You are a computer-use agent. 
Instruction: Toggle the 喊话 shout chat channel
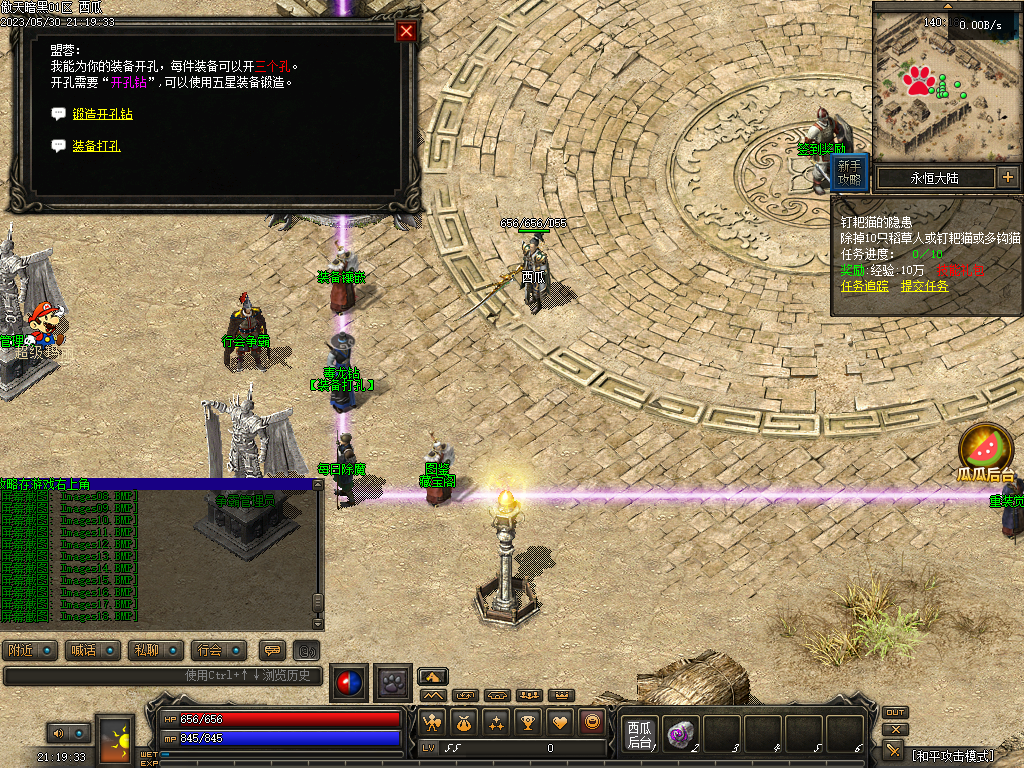click(x=93, y=650)
